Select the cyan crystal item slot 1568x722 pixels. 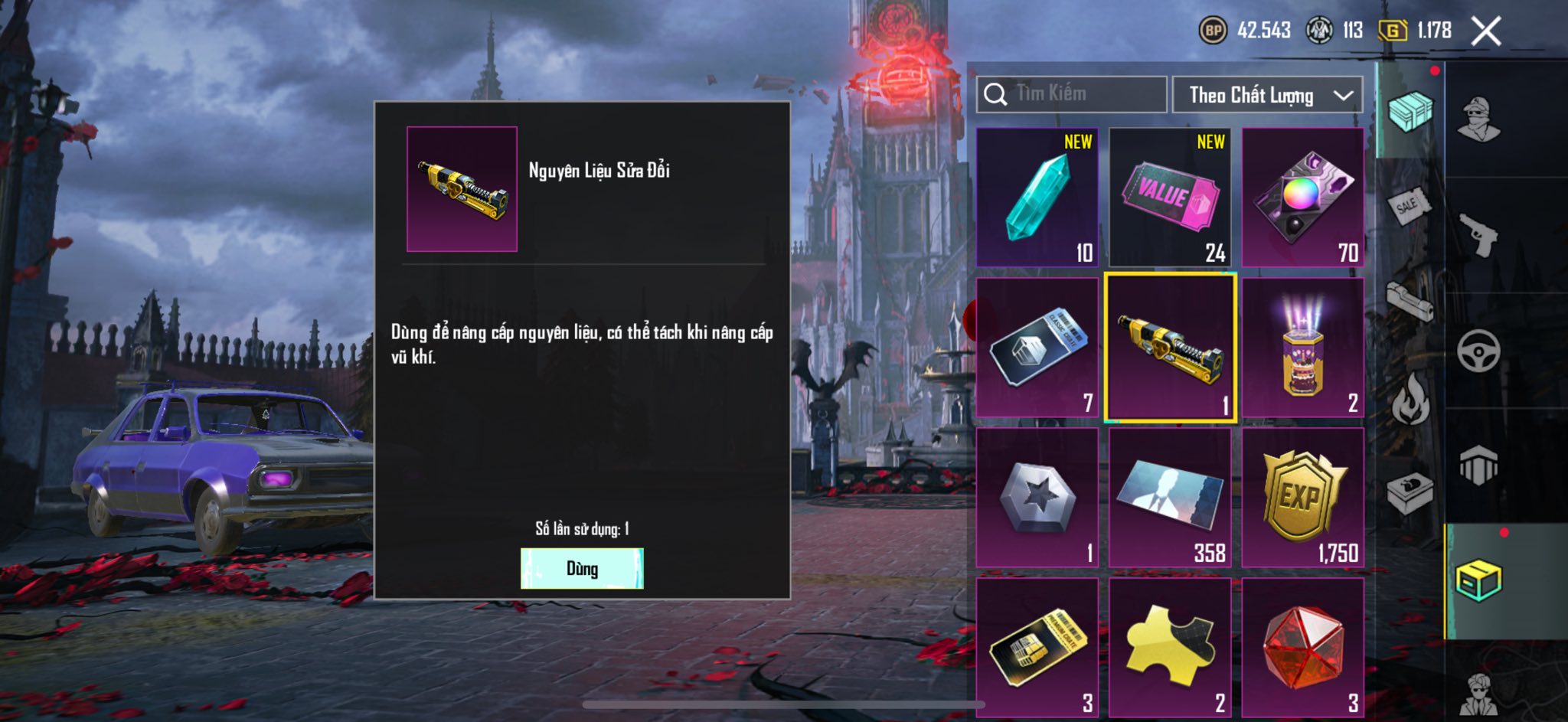pyautogui.click(x=1037, y=197)
